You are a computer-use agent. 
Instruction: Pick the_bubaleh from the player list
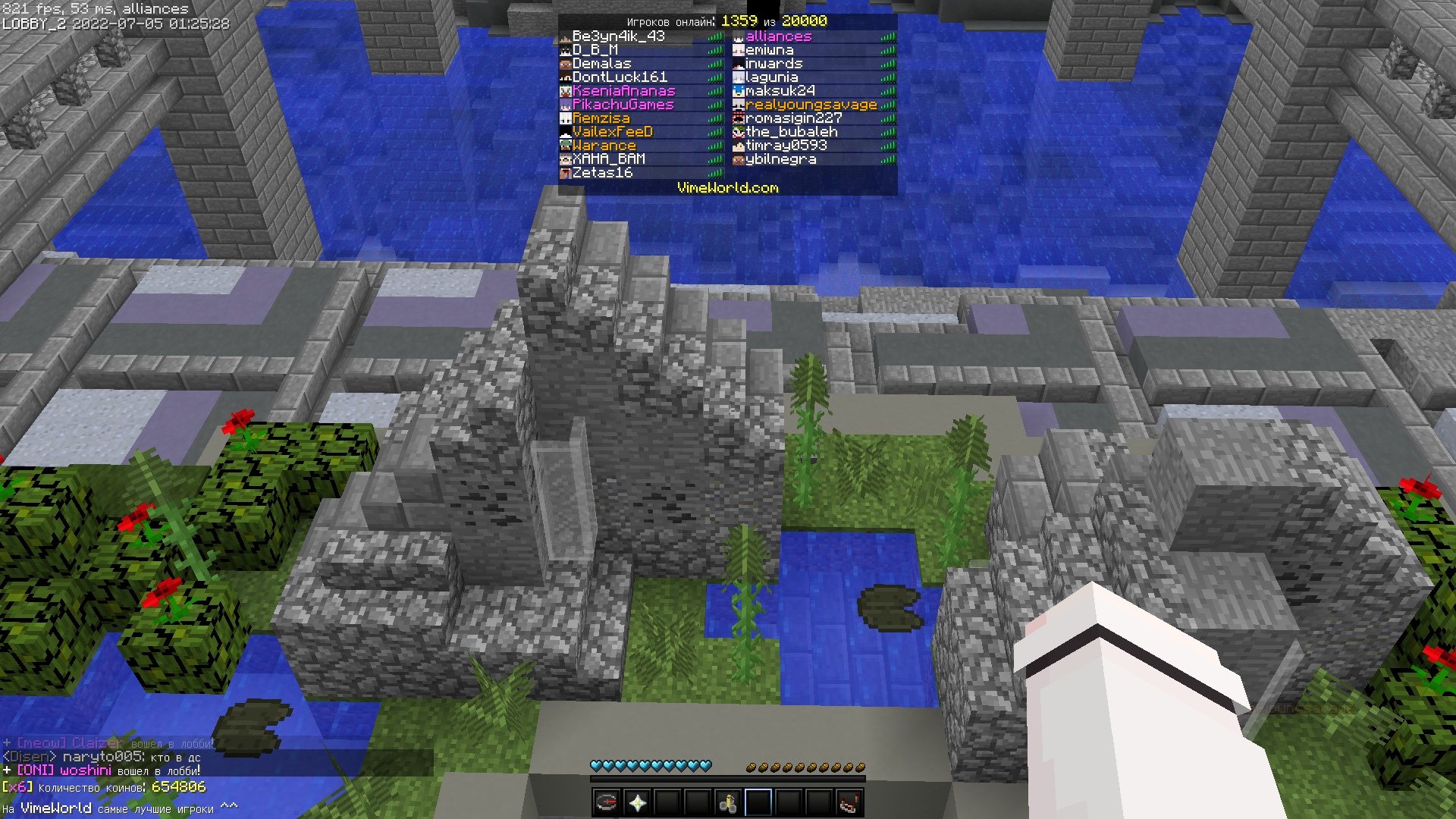click(791, 132)
